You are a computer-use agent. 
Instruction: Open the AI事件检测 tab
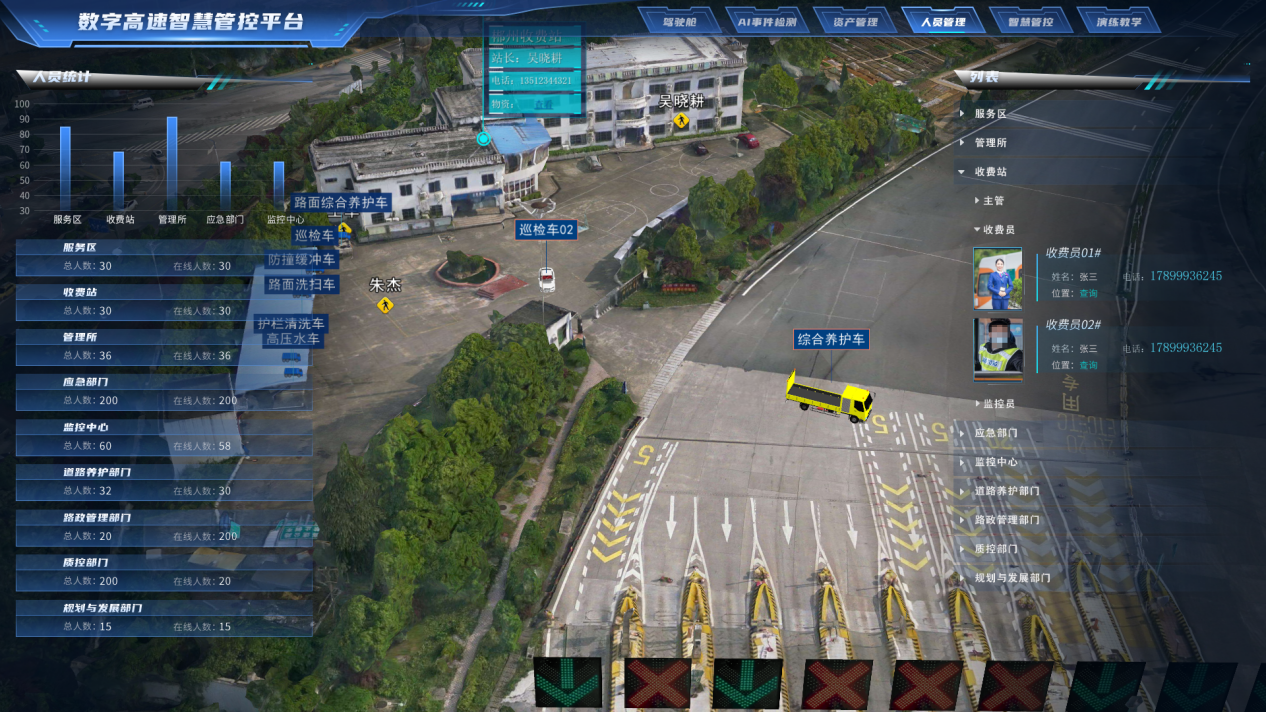pos(767,21)
